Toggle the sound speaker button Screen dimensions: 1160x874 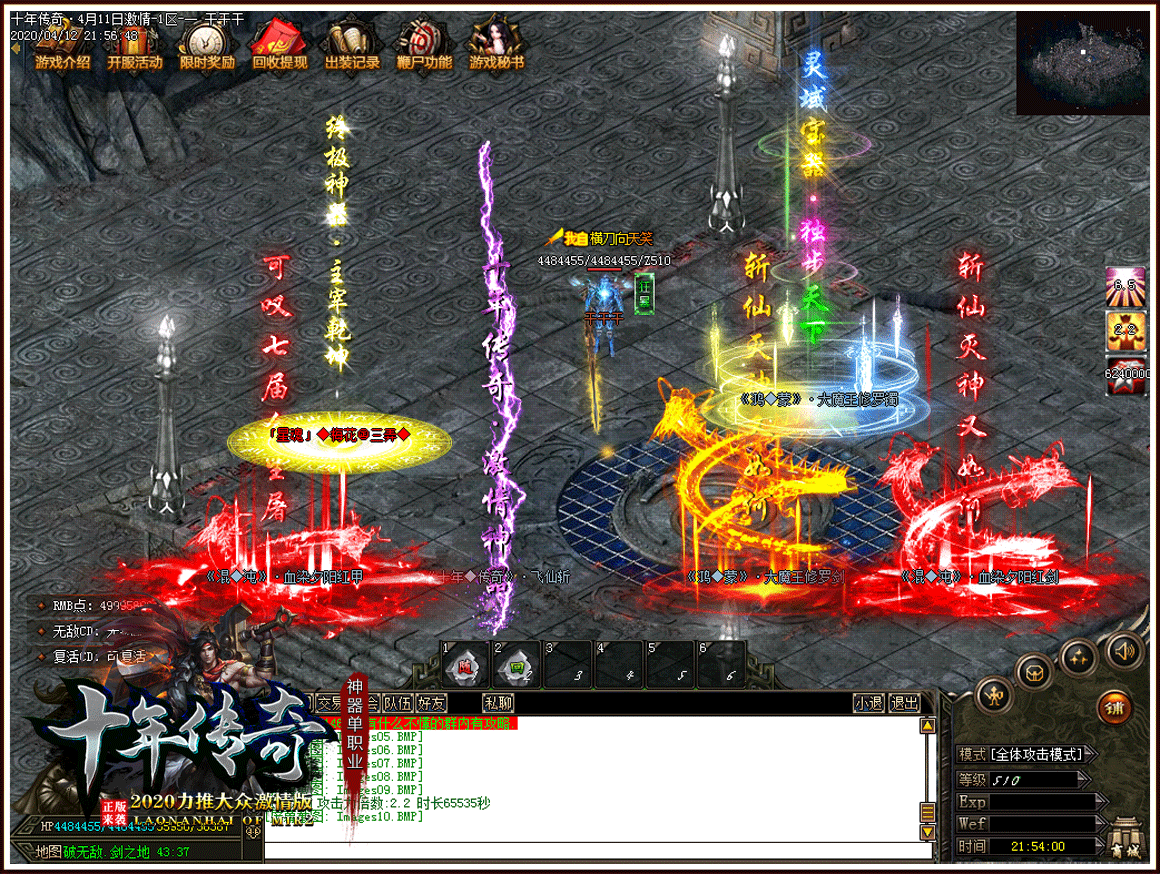tap(1124, 652)
